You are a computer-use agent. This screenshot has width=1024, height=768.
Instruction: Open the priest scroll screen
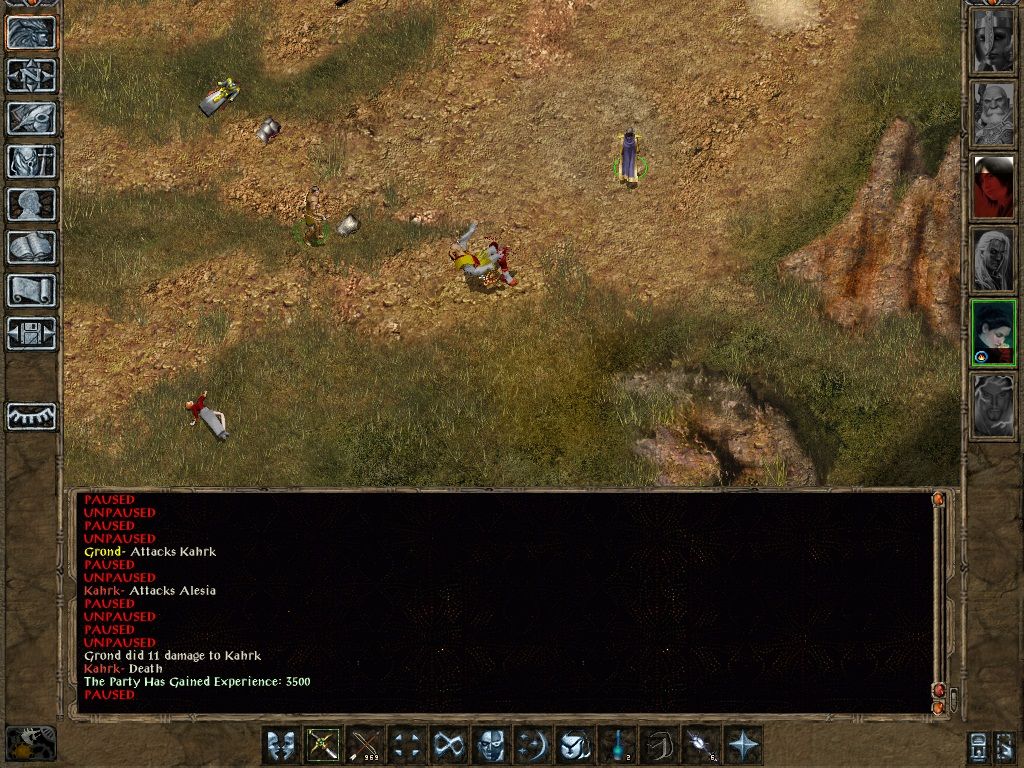[31, 290]
